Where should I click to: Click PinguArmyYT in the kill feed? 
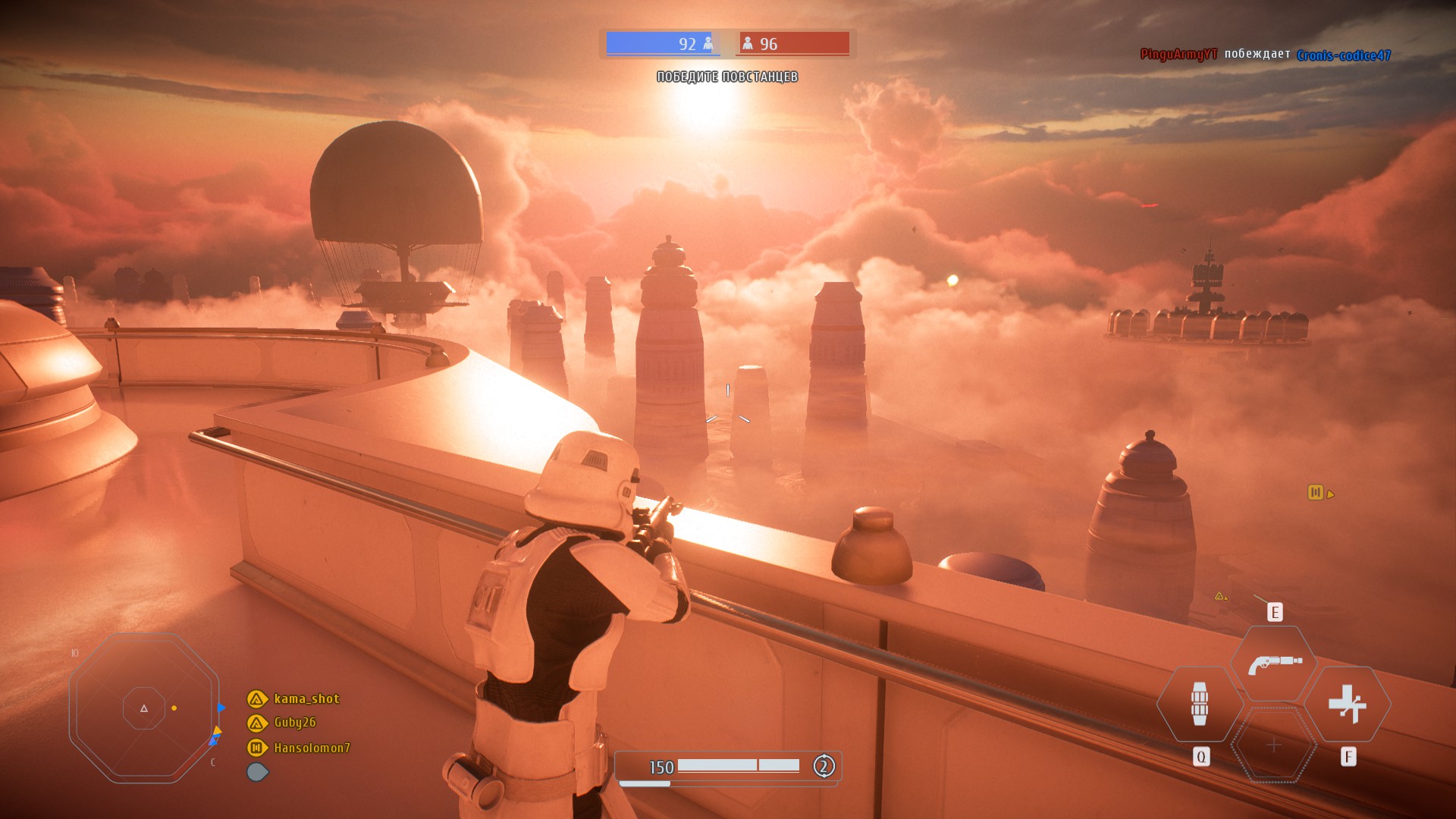click(x=1178, y=55)
